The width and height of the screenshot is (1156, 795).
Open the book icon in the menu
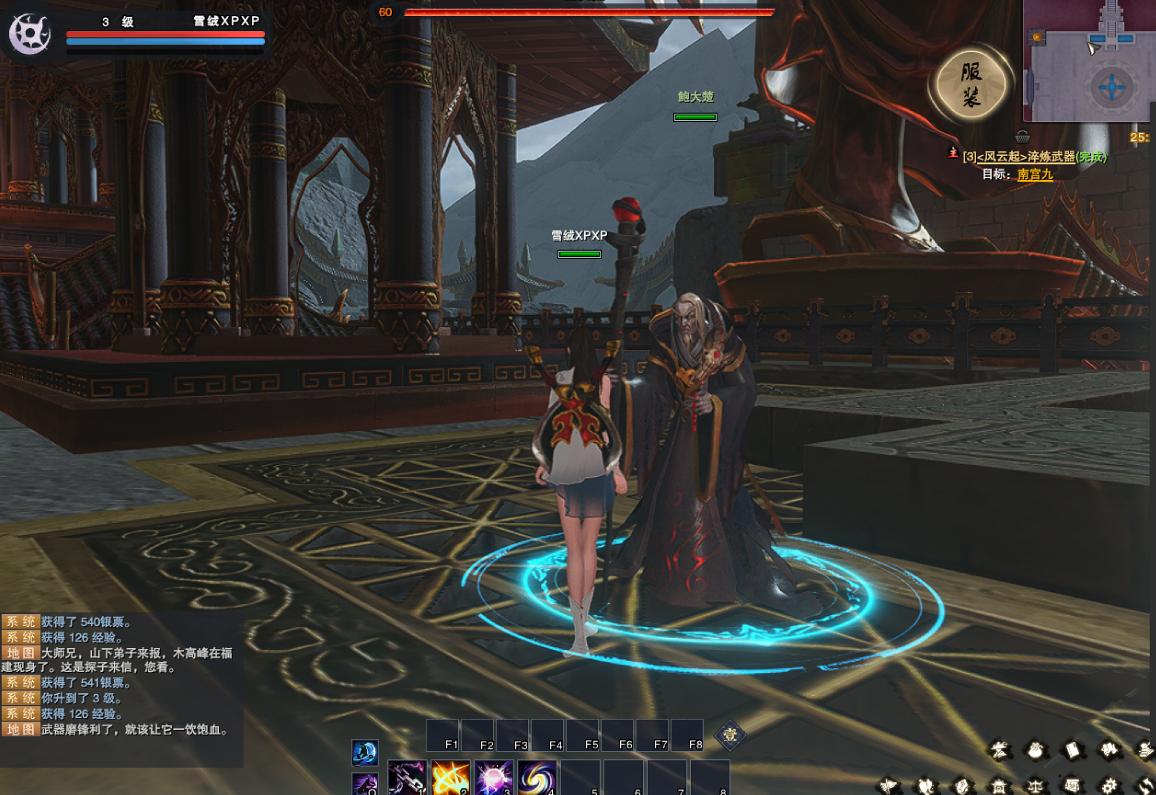[1072, 749]
